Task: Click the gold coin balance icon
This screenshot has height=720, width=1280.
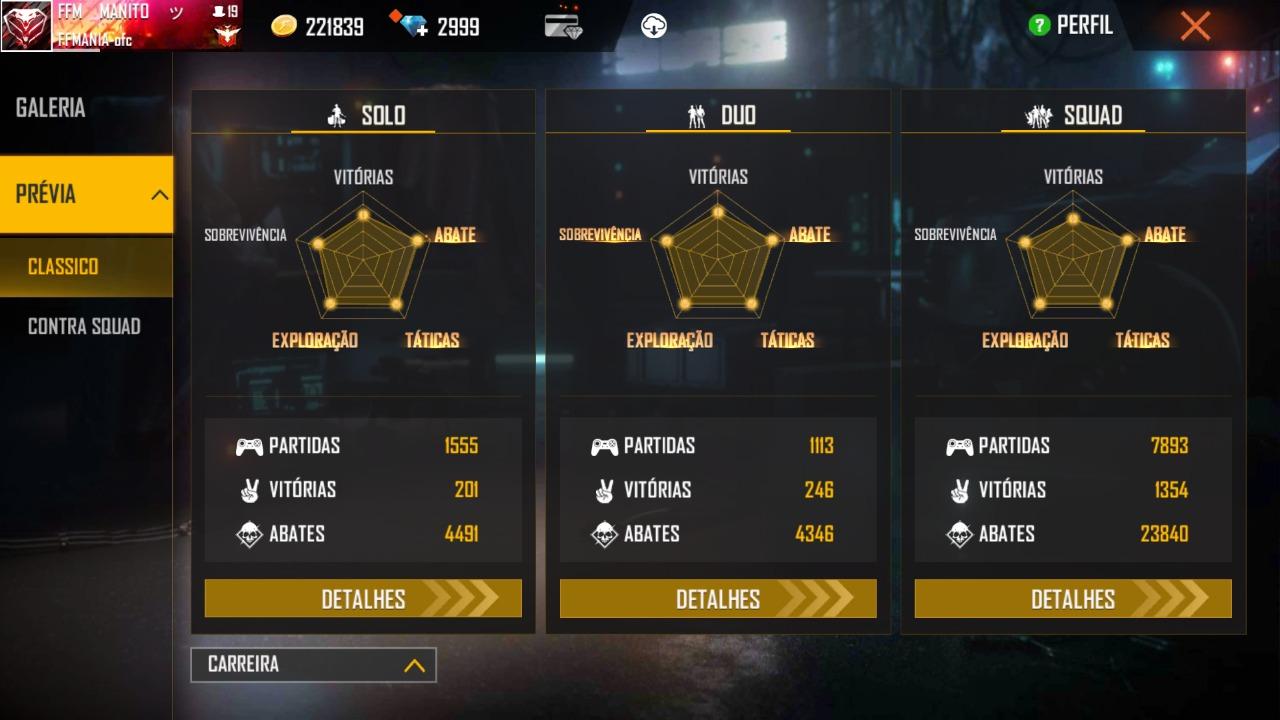Action: 285,27
